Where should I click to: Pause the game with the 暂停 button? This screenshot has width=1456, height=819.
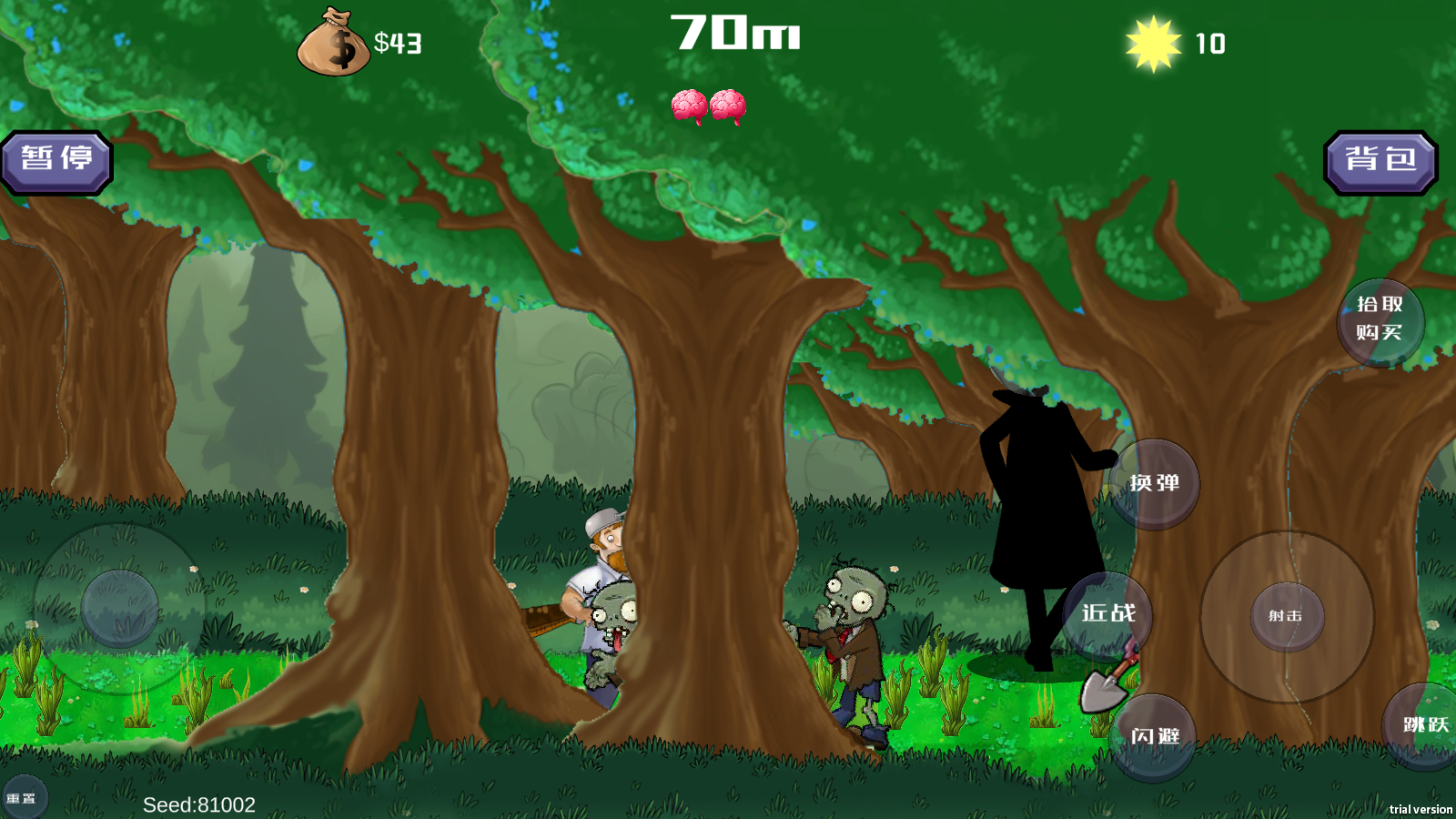56,162
